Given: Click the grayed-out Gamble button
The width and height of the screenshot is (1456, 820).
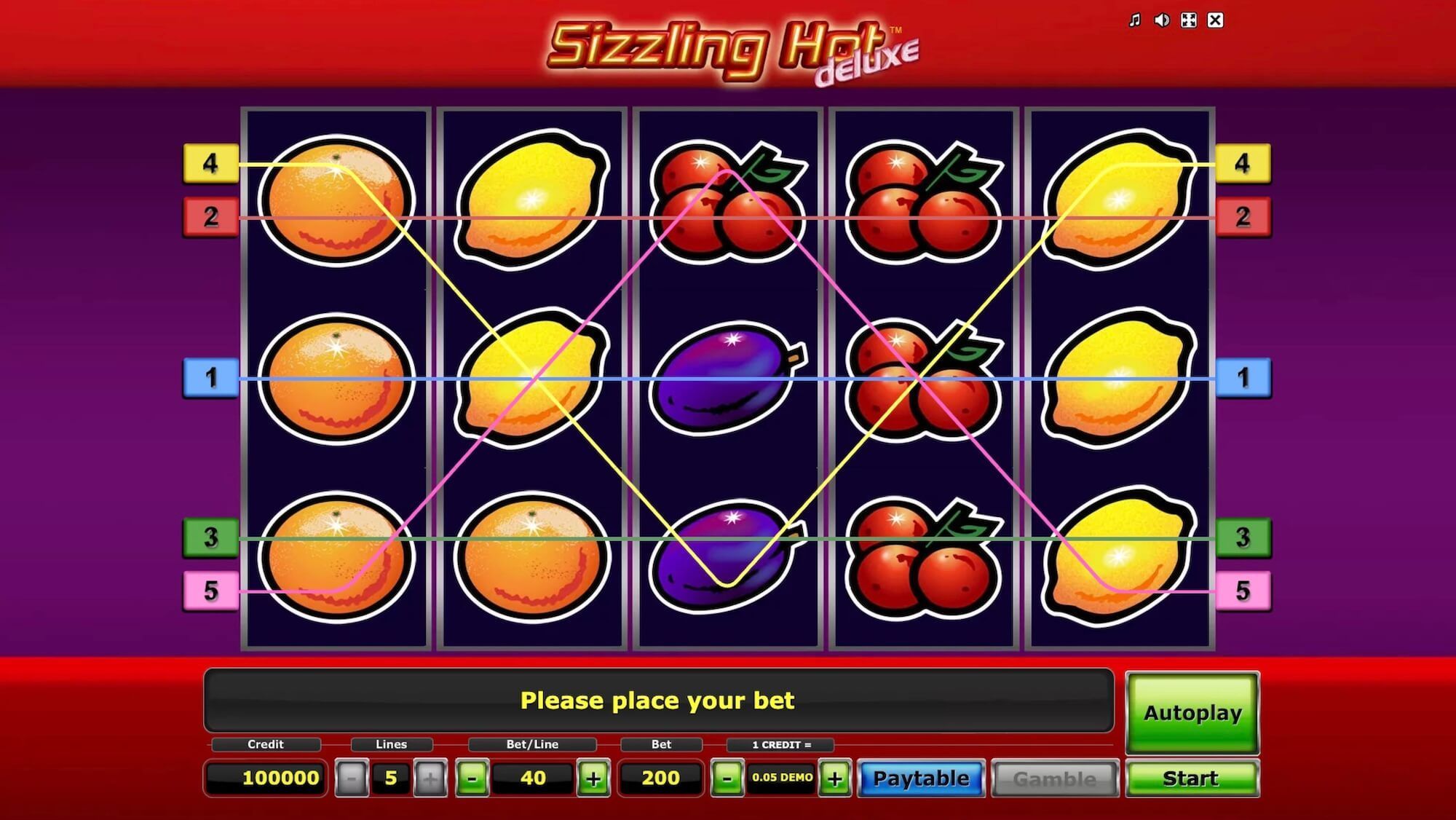Looking at the screenshot, I should (x=1056, y=778).
